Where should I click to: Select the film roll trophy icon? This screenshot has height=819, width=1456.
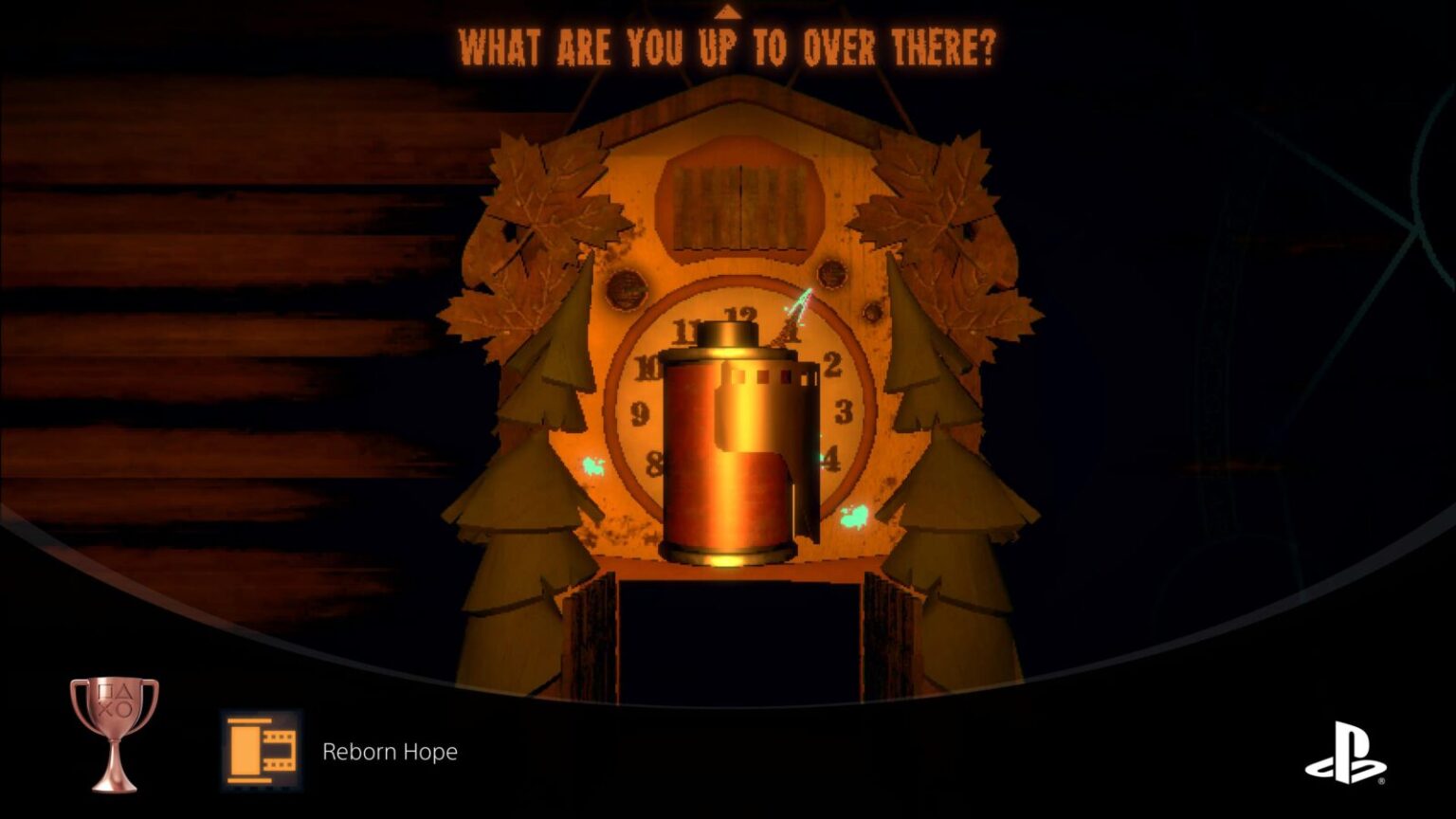(260, 752)
